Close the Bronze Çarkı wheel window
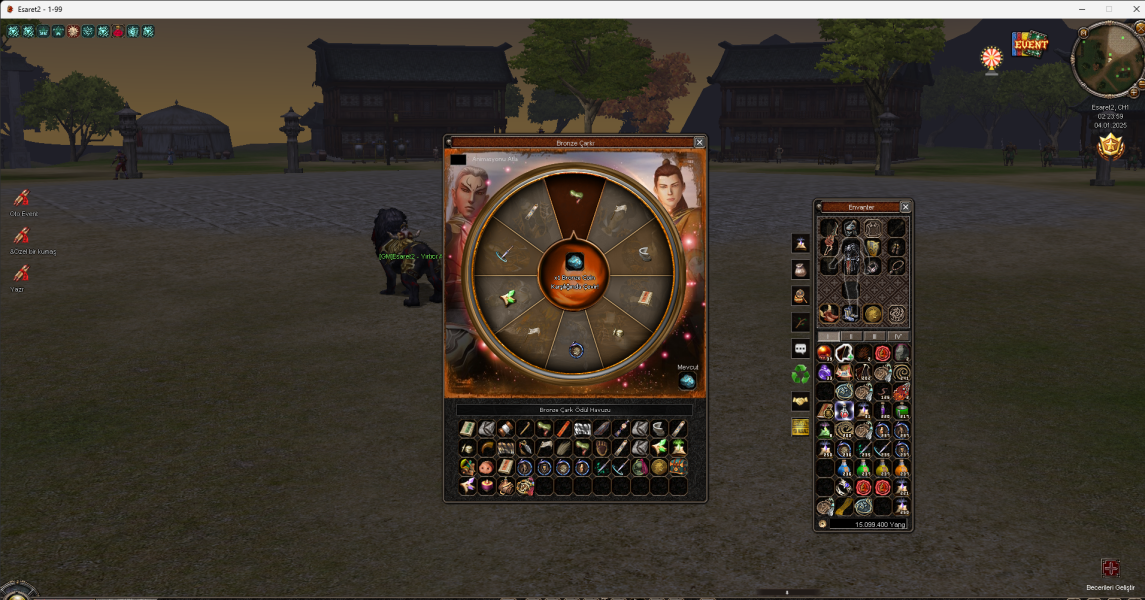This screenshot has height=600, width=1145. click(x=699, y=142)
